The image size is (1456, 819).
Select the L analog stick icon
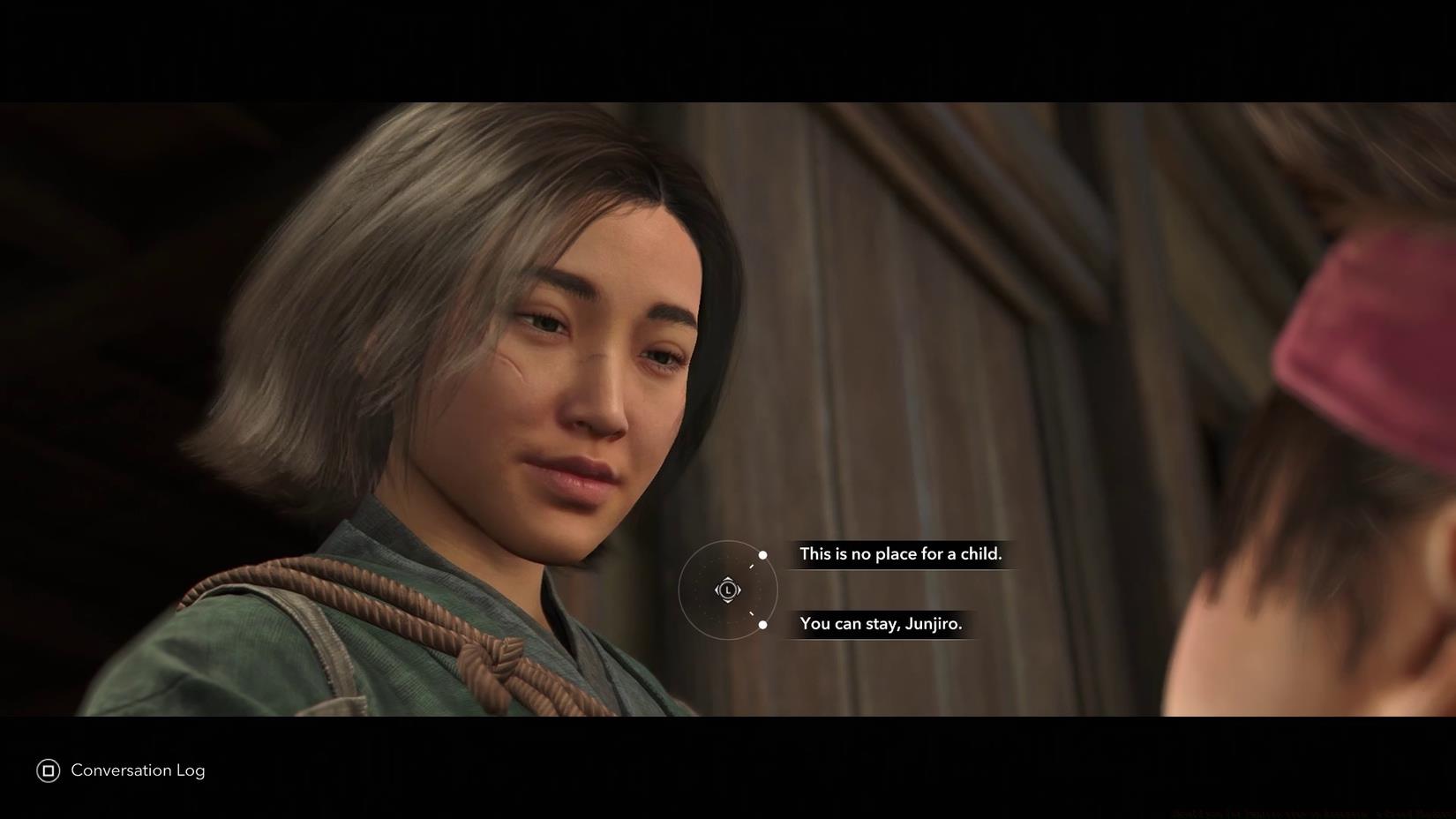(728, 590)
